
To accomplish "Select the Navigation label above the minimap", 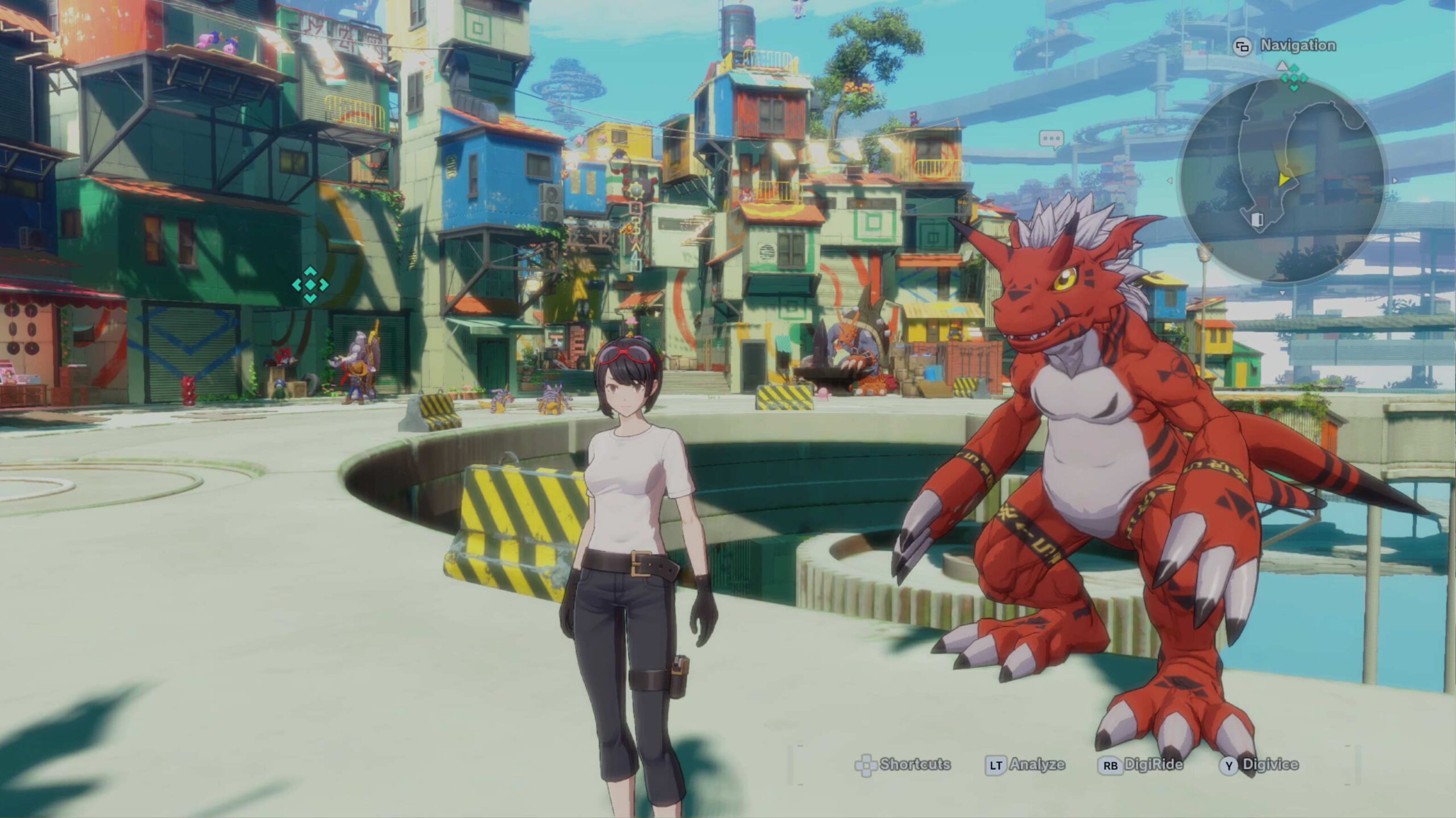I will coord(1297,45).
